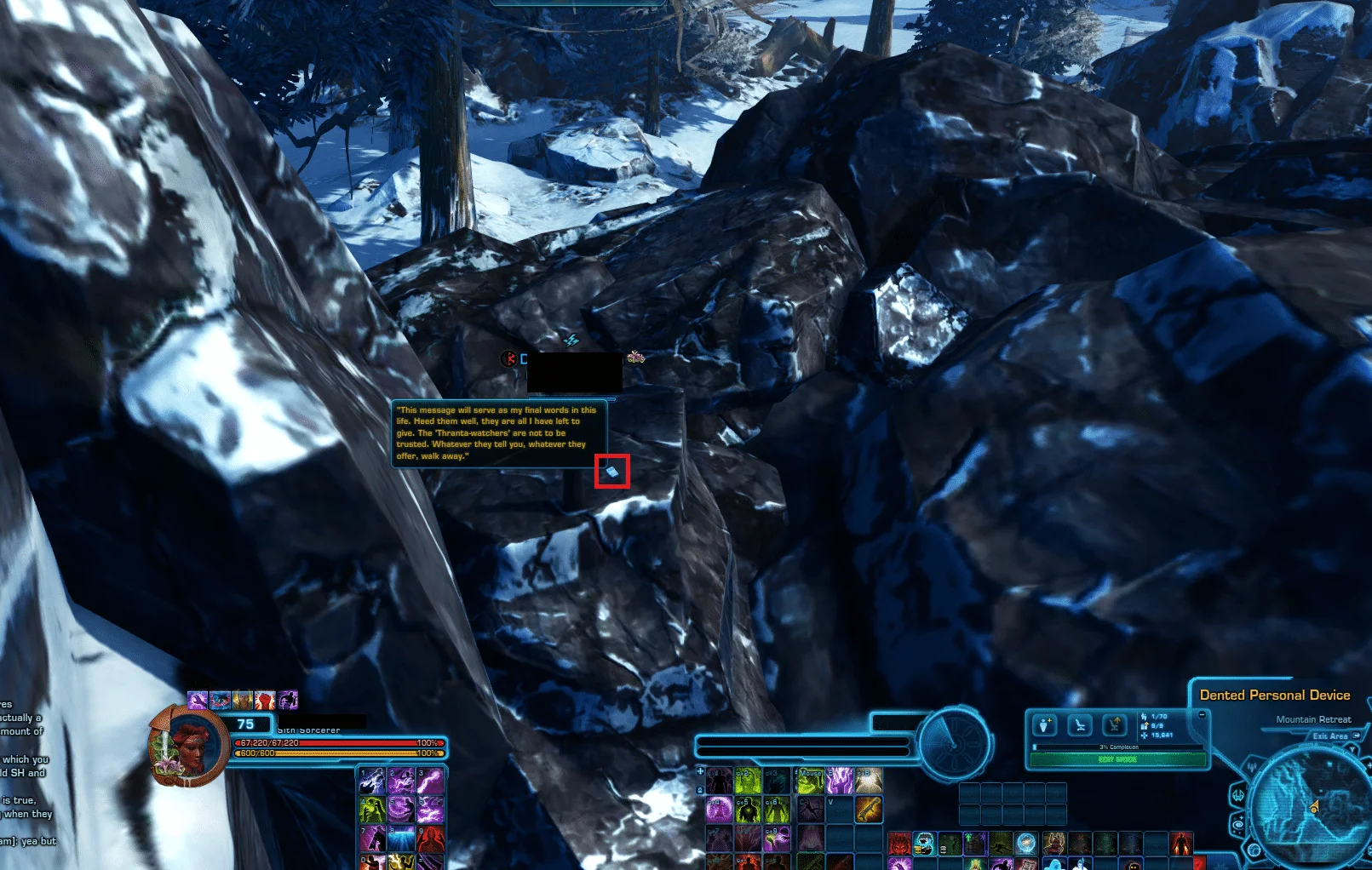Open the stronghold personnel add button
The image size is (1372, 870).
coord(1045,725)
